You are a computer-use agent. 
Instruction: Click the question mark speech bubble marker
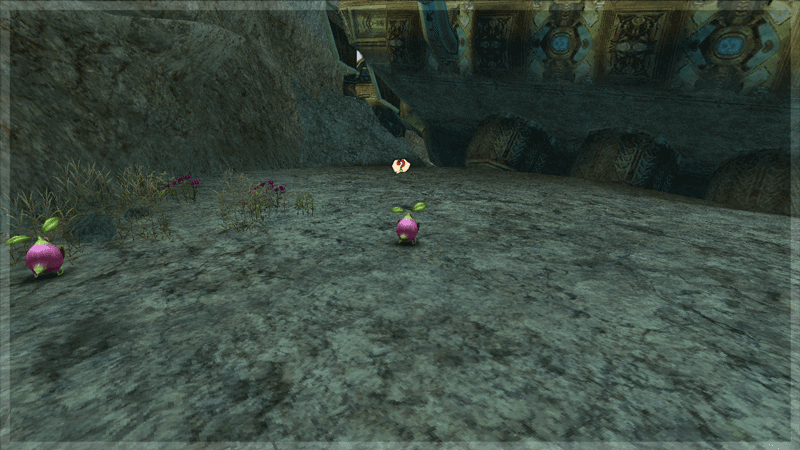coord(401,165)
